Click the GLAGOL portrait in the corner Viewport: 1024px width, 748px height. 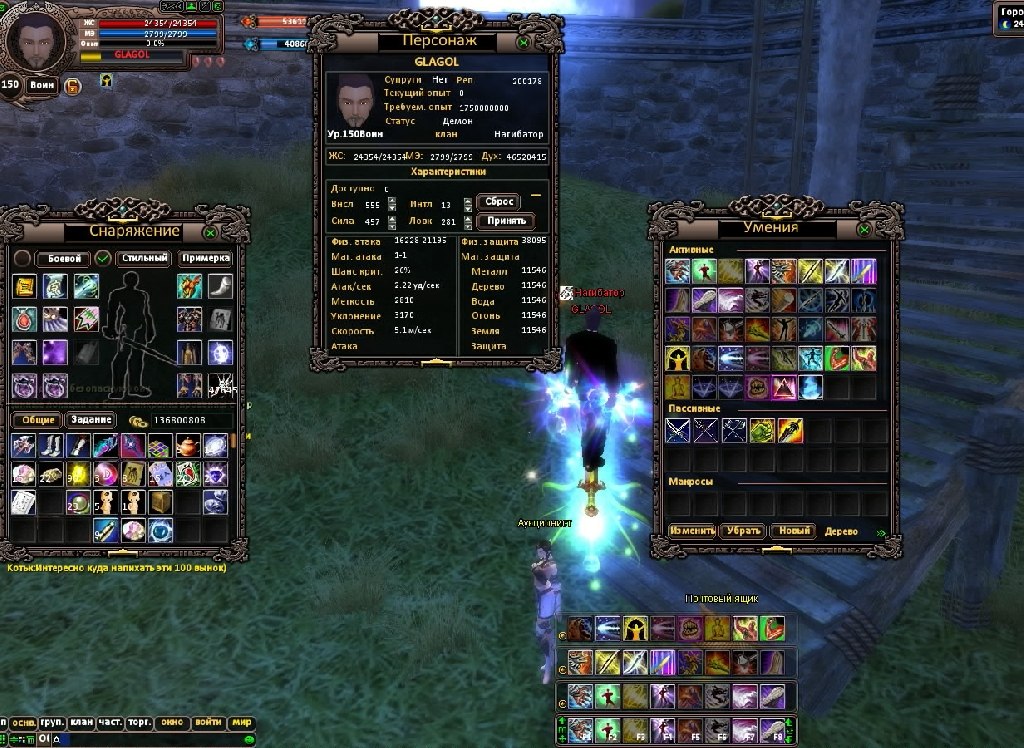point(36,41)
